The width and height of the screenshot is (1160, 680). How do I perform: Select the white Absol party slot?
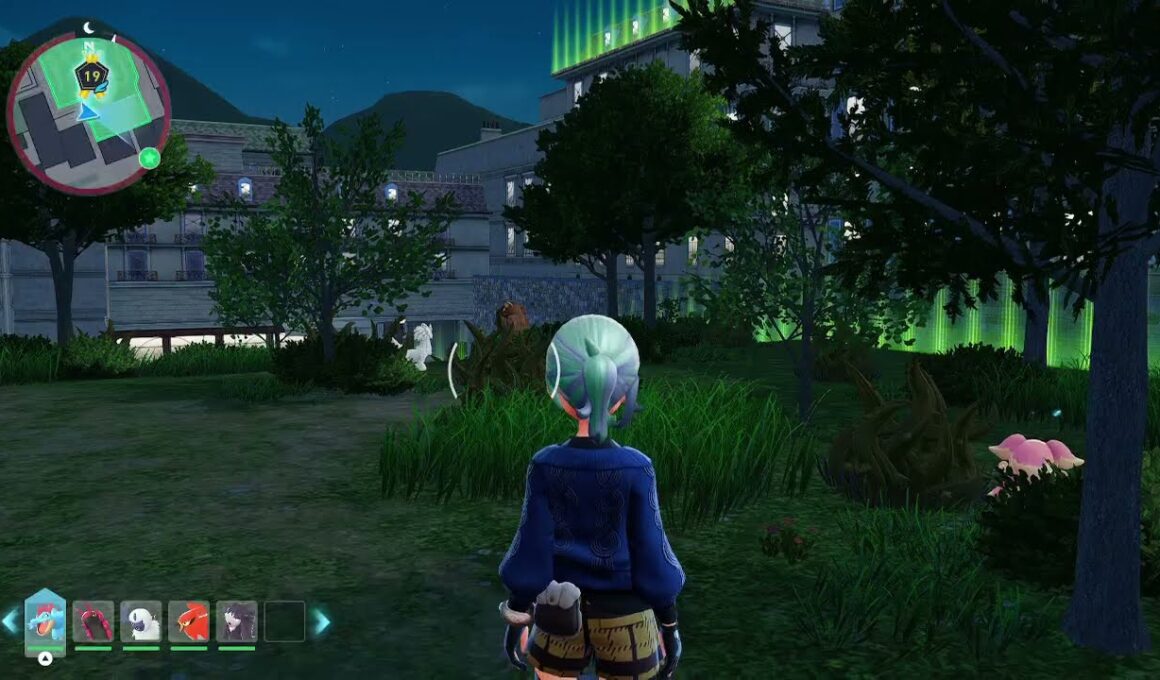tap(141, 621)
